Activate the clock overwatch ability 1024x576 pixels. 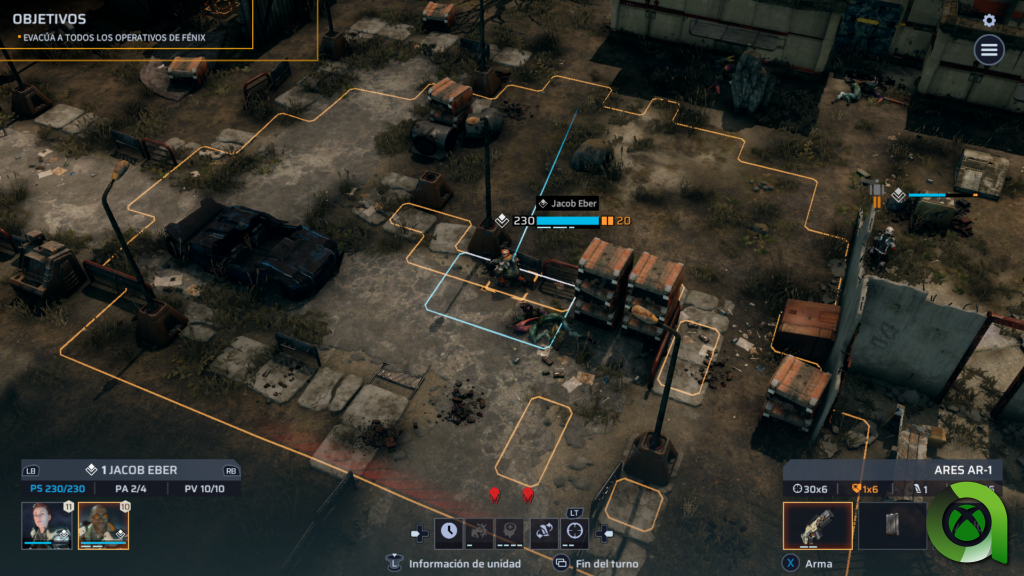click(449, 531)
